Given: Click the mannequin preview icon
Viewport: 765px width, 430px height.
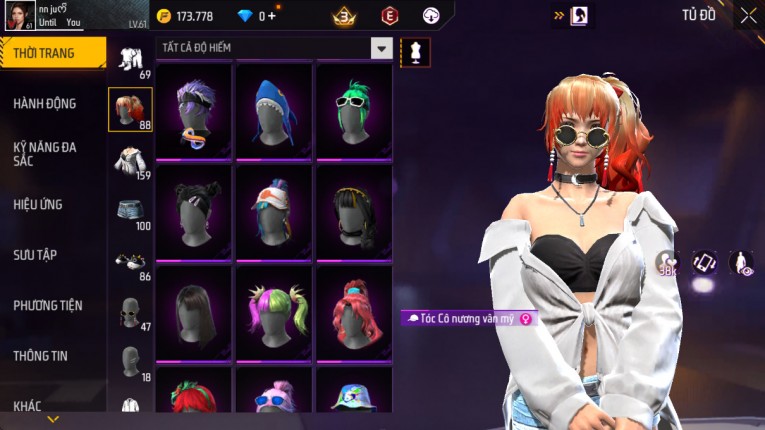Looking at the screenshot, I should pyautogui.click(x=415, y=52).
